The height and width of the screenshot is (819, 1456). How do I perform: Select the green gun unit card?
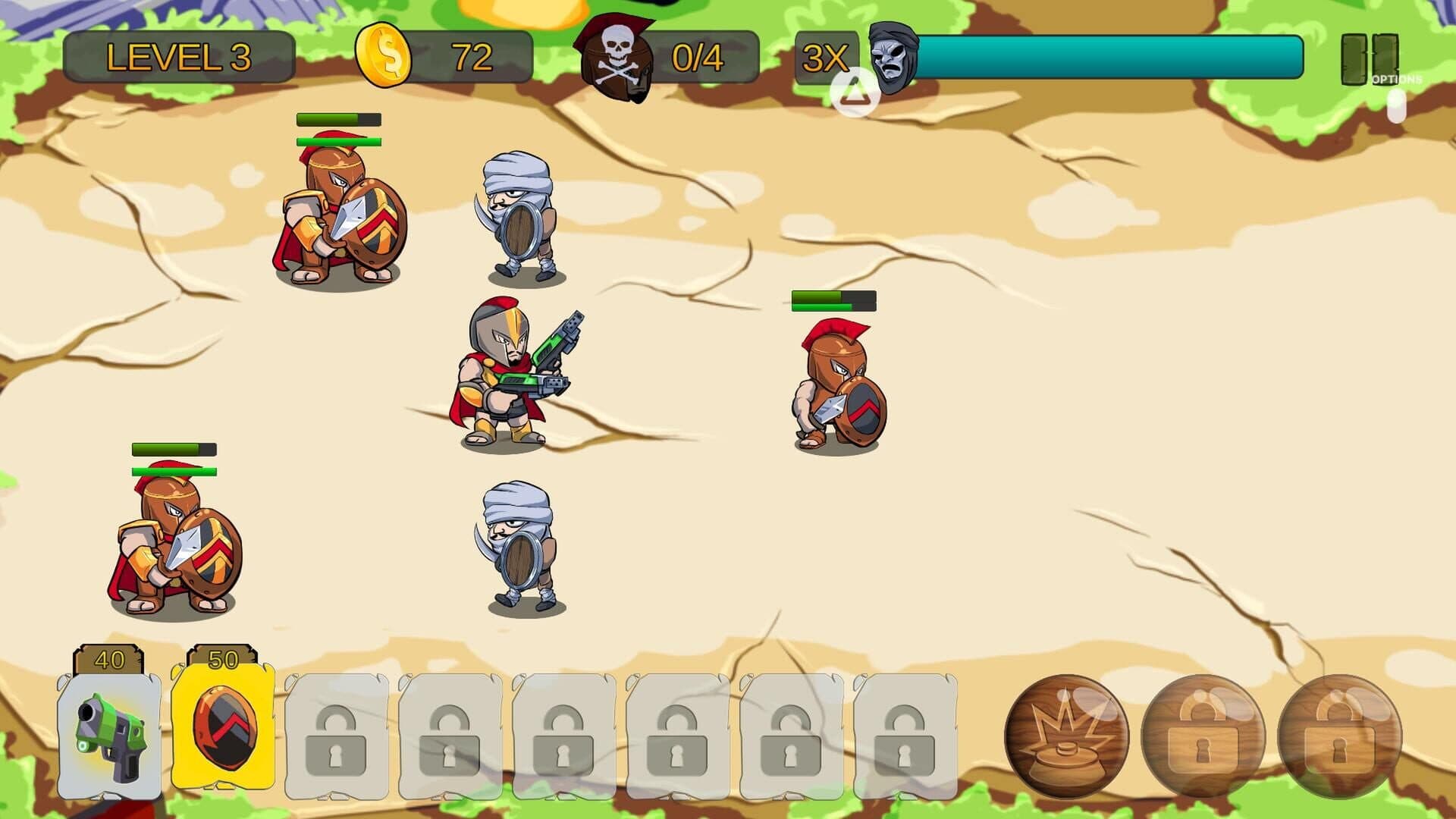pos(109,734)
